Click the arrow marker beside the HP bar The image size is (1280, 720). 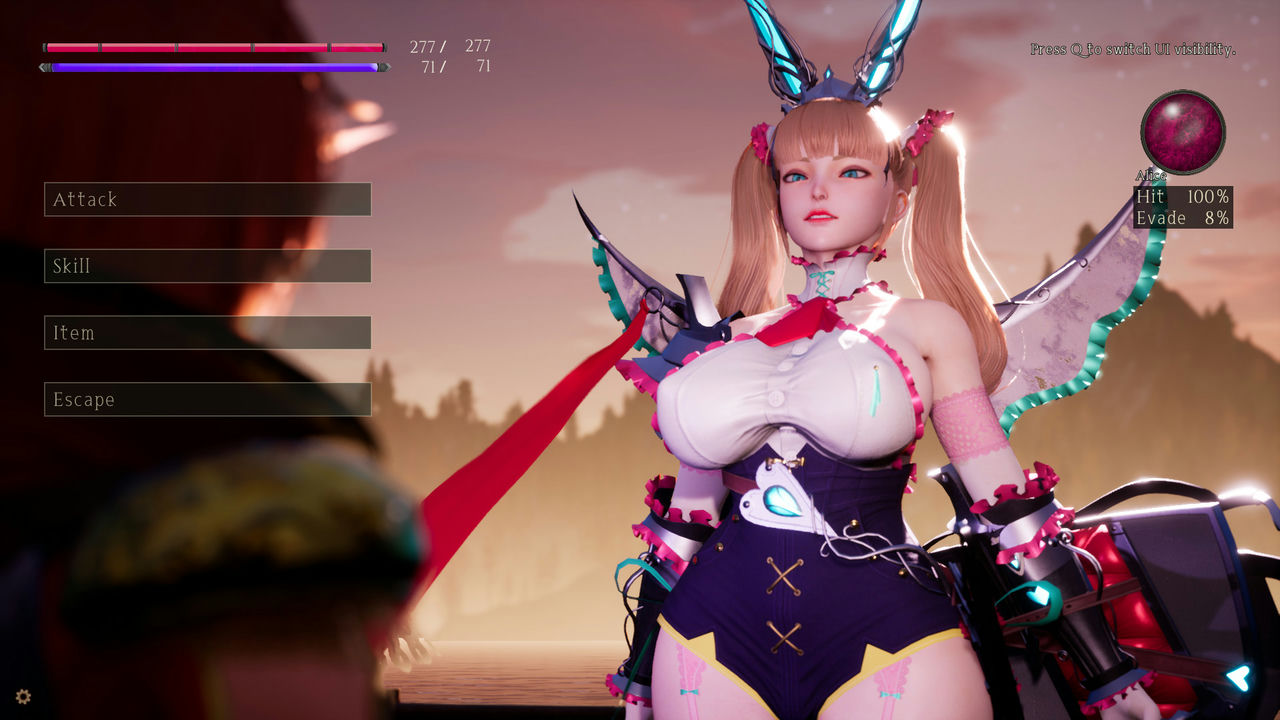pyautogui.click(x=43, y=45)
